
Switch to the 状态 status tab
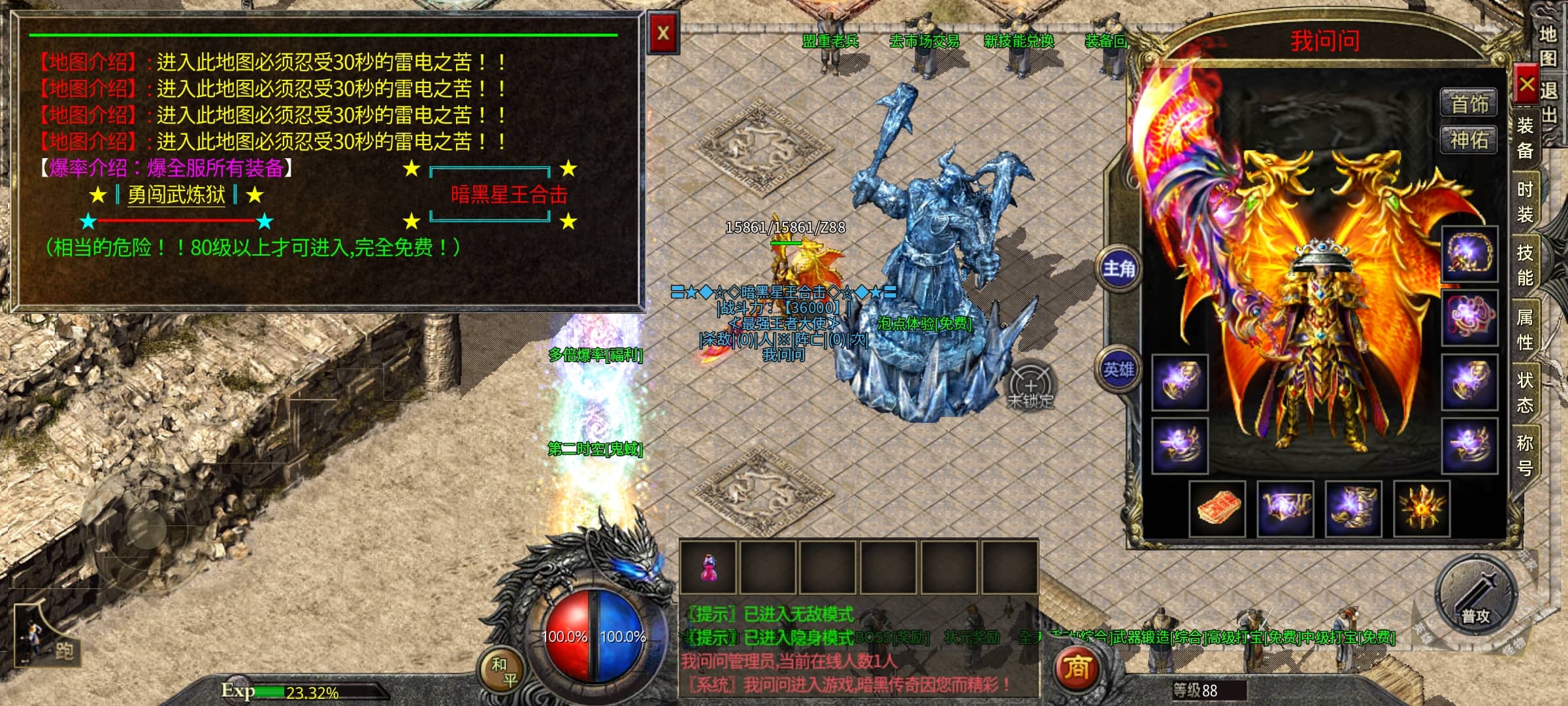pyautogui.click(x=1525, y=392)
